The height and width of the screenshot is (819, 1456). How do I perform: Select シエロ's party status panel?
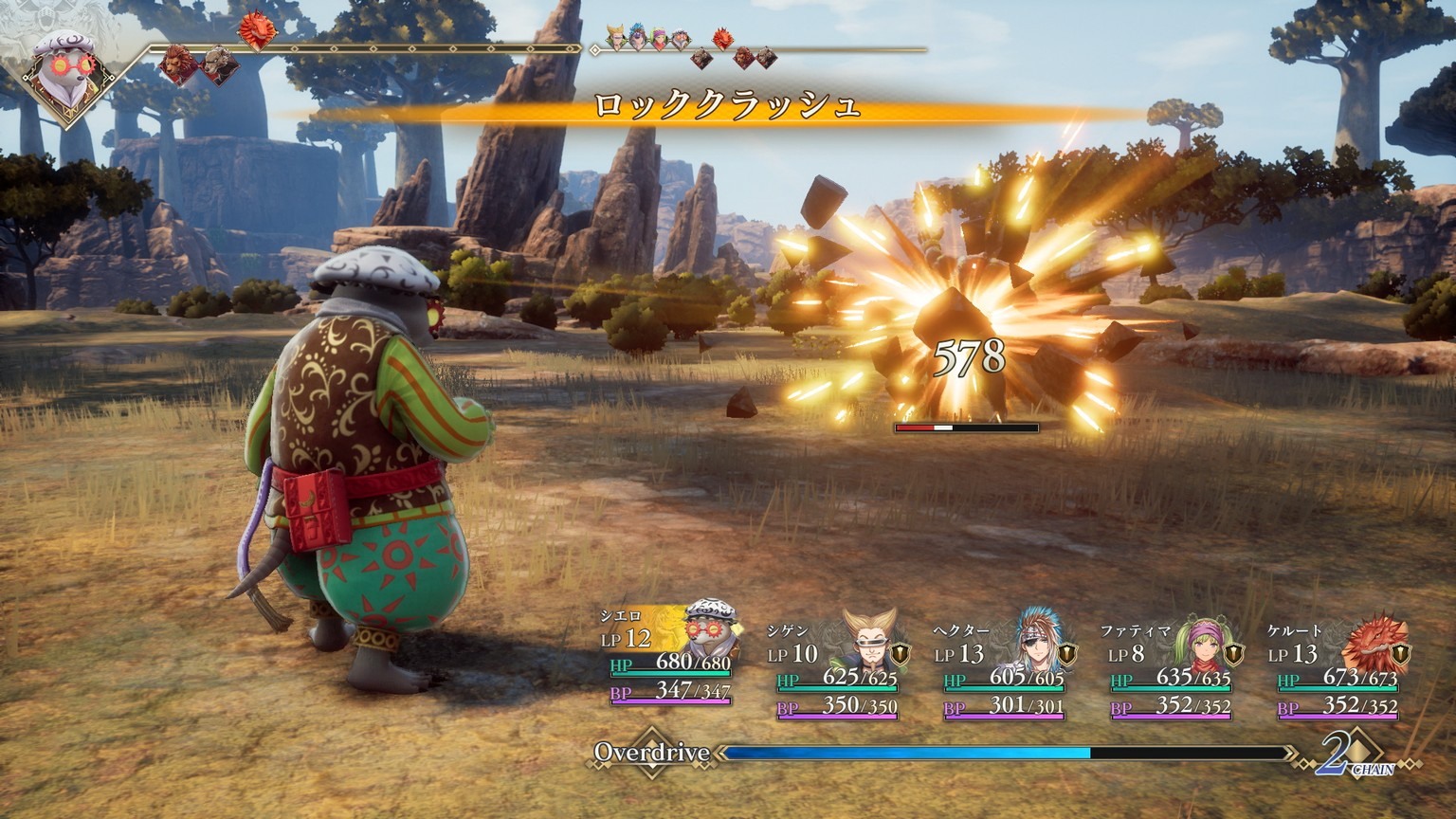(669, 654)
